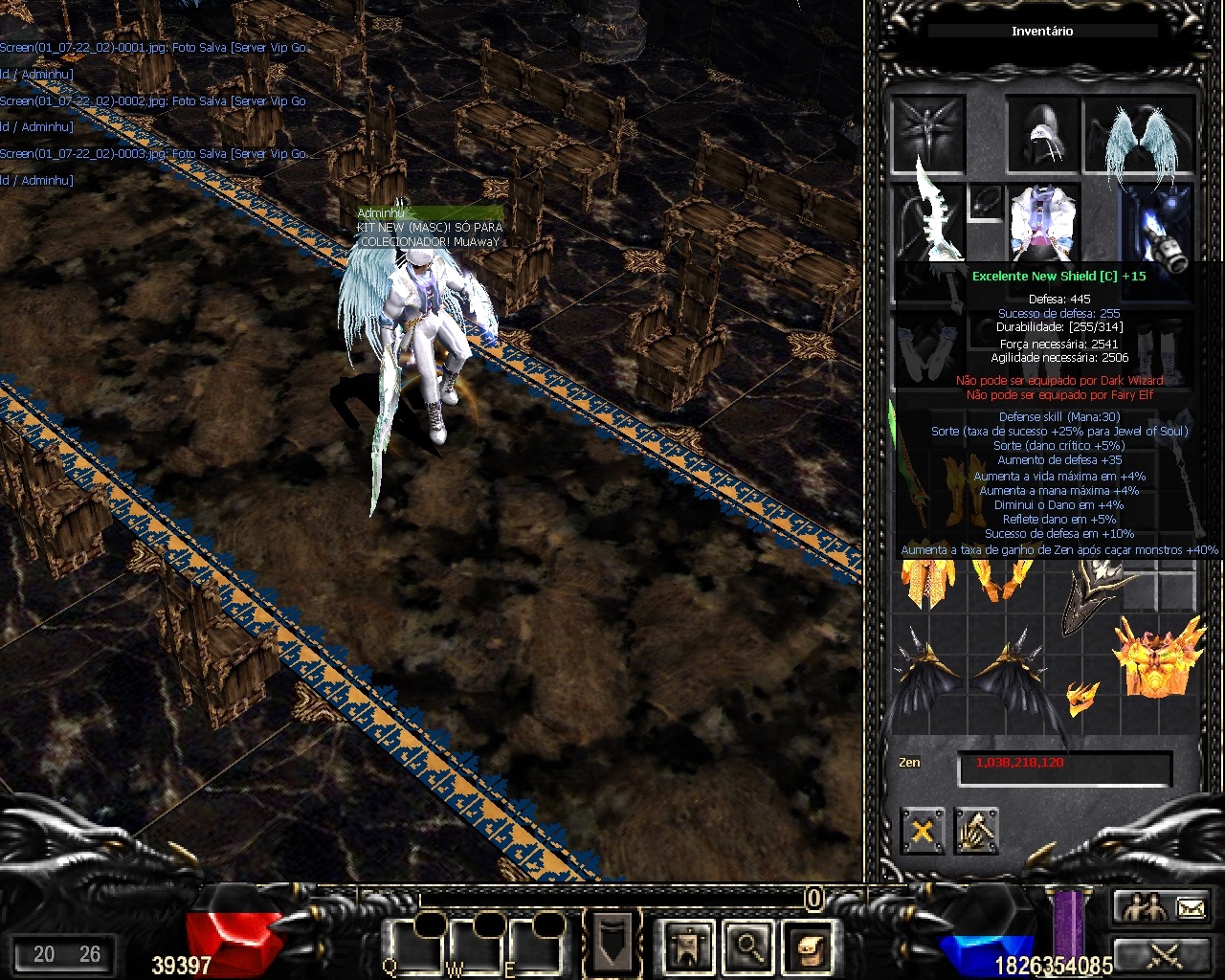Select the equipped helmet slot
This screenshot has height=980, width=1225.
pyautogui.click(x=1041, y=134)
